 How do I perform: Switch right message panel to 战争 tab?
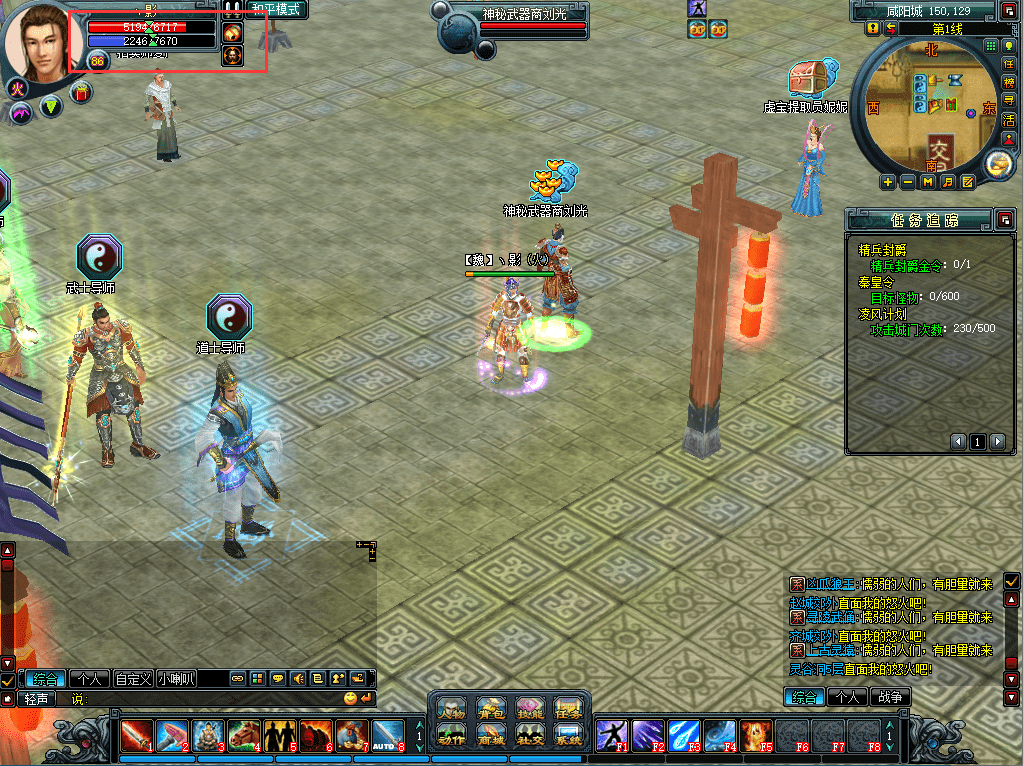click(890, 697)
